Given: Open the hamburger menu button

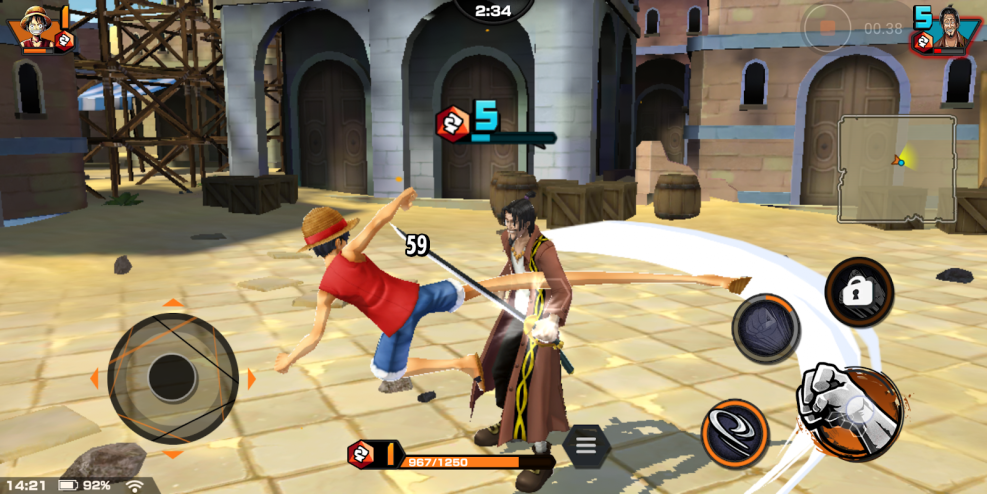Looking at the screenshot, I should 586,446.
